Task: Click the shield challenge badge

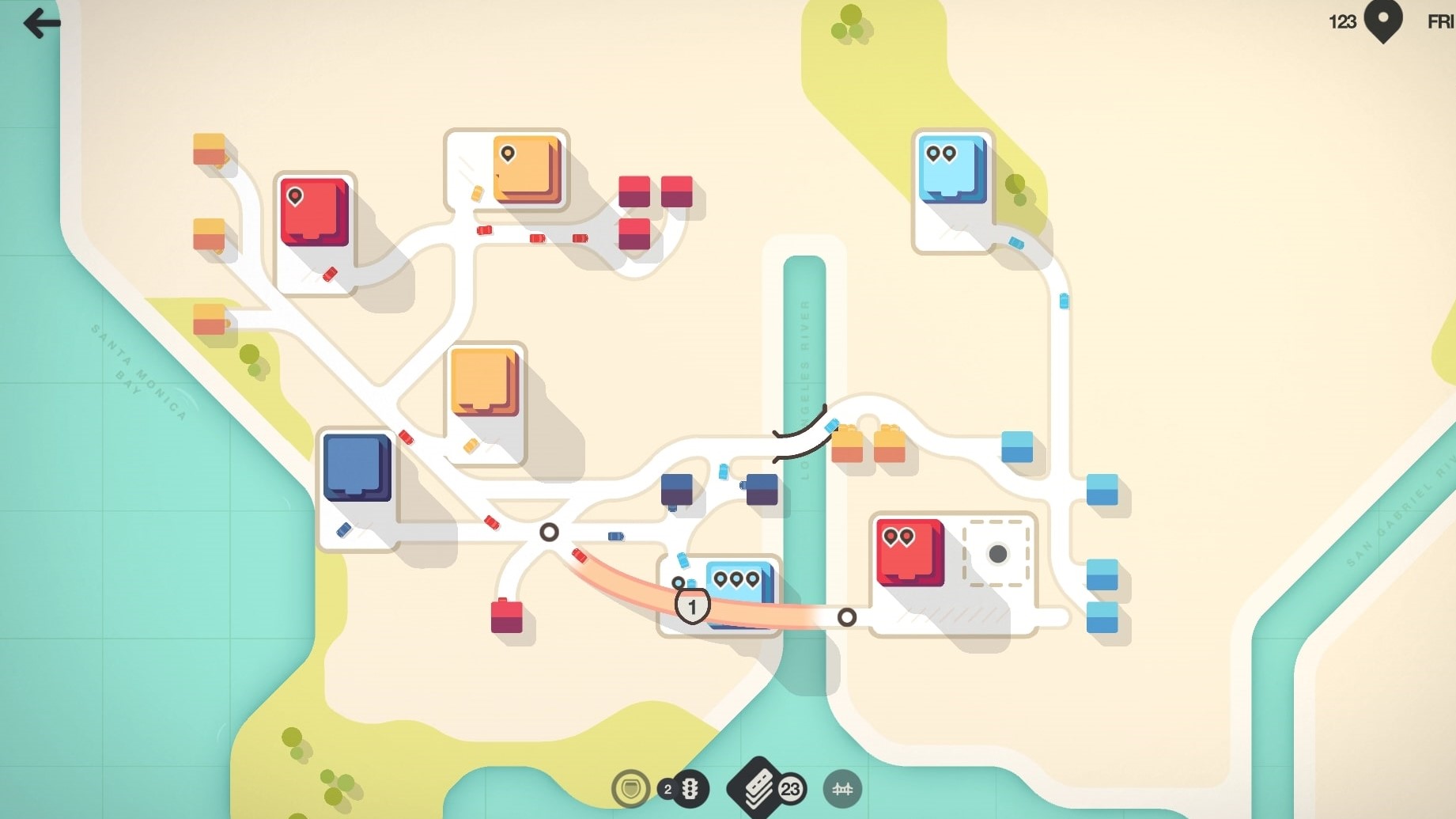Action: (x=629, y=789)
